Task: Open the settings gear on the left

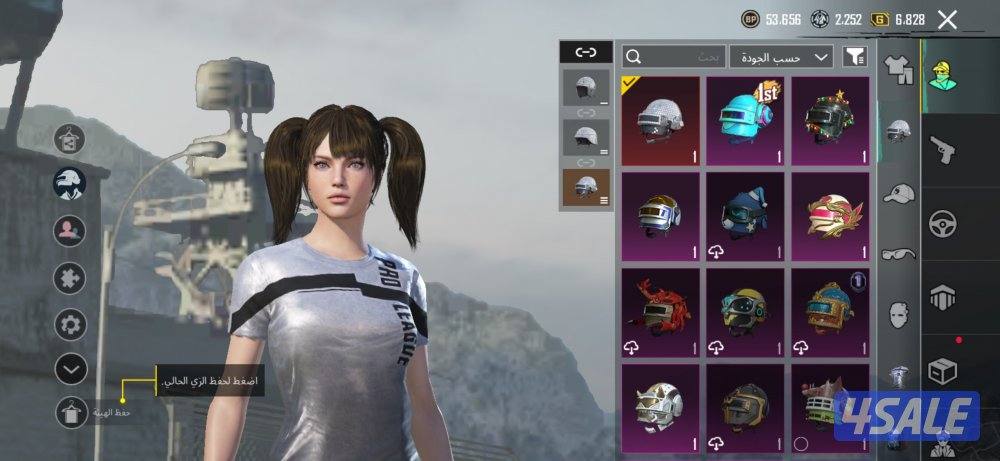Action: pyautogui.click(x=70, y=324)
